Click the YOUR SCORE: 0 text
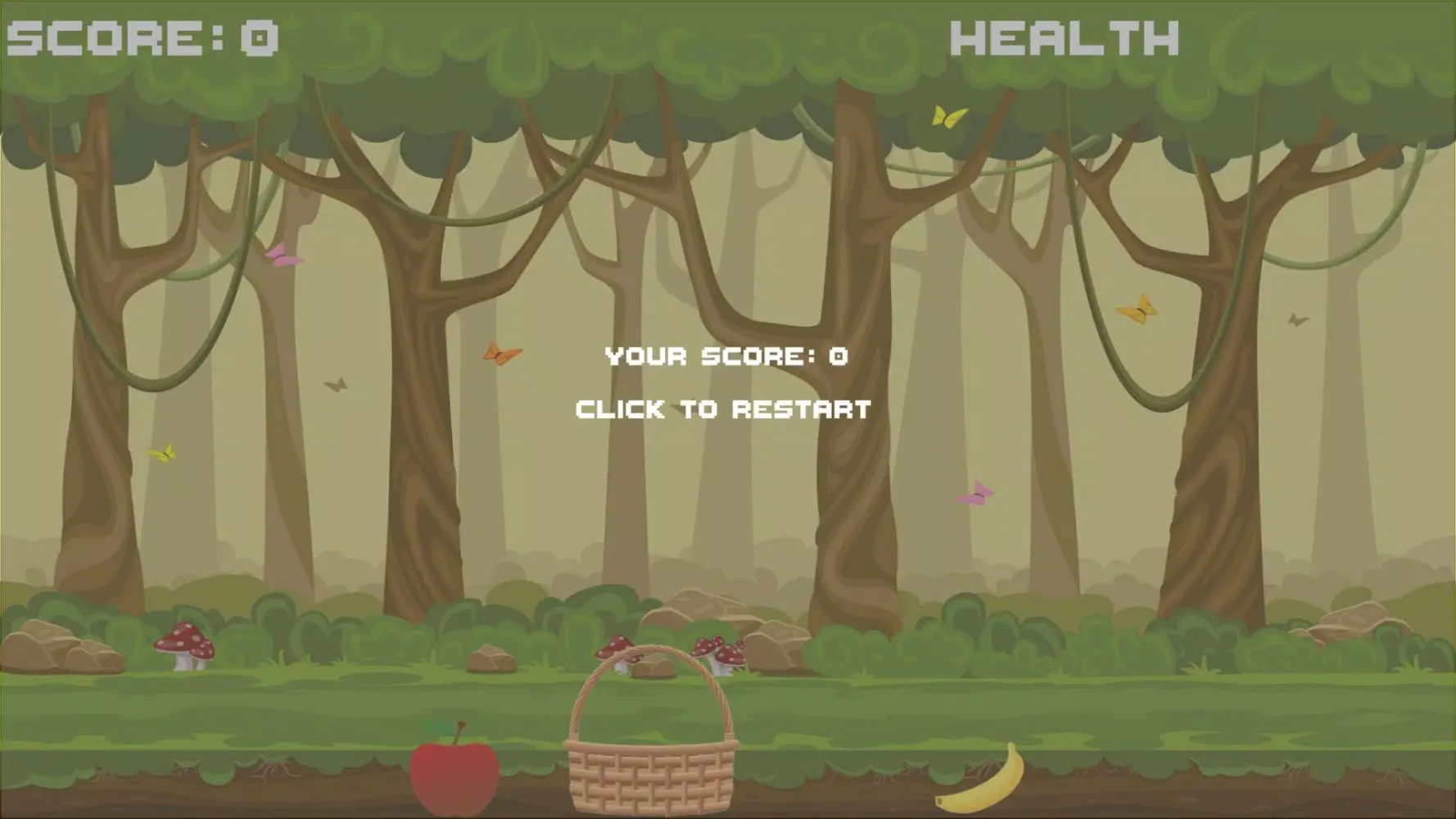 724,355
